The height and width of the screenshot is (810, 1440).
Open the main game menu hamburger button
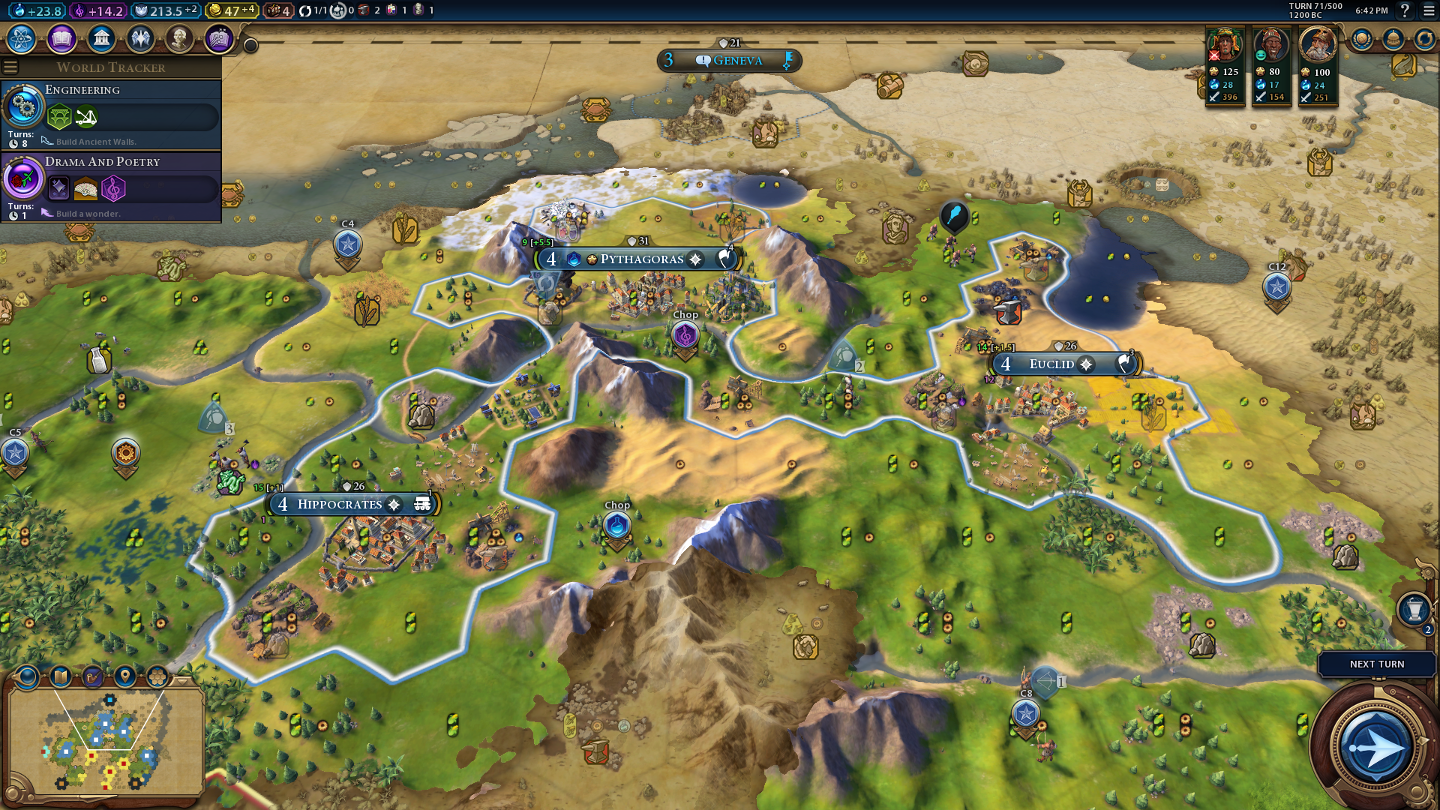(1428, 11)
